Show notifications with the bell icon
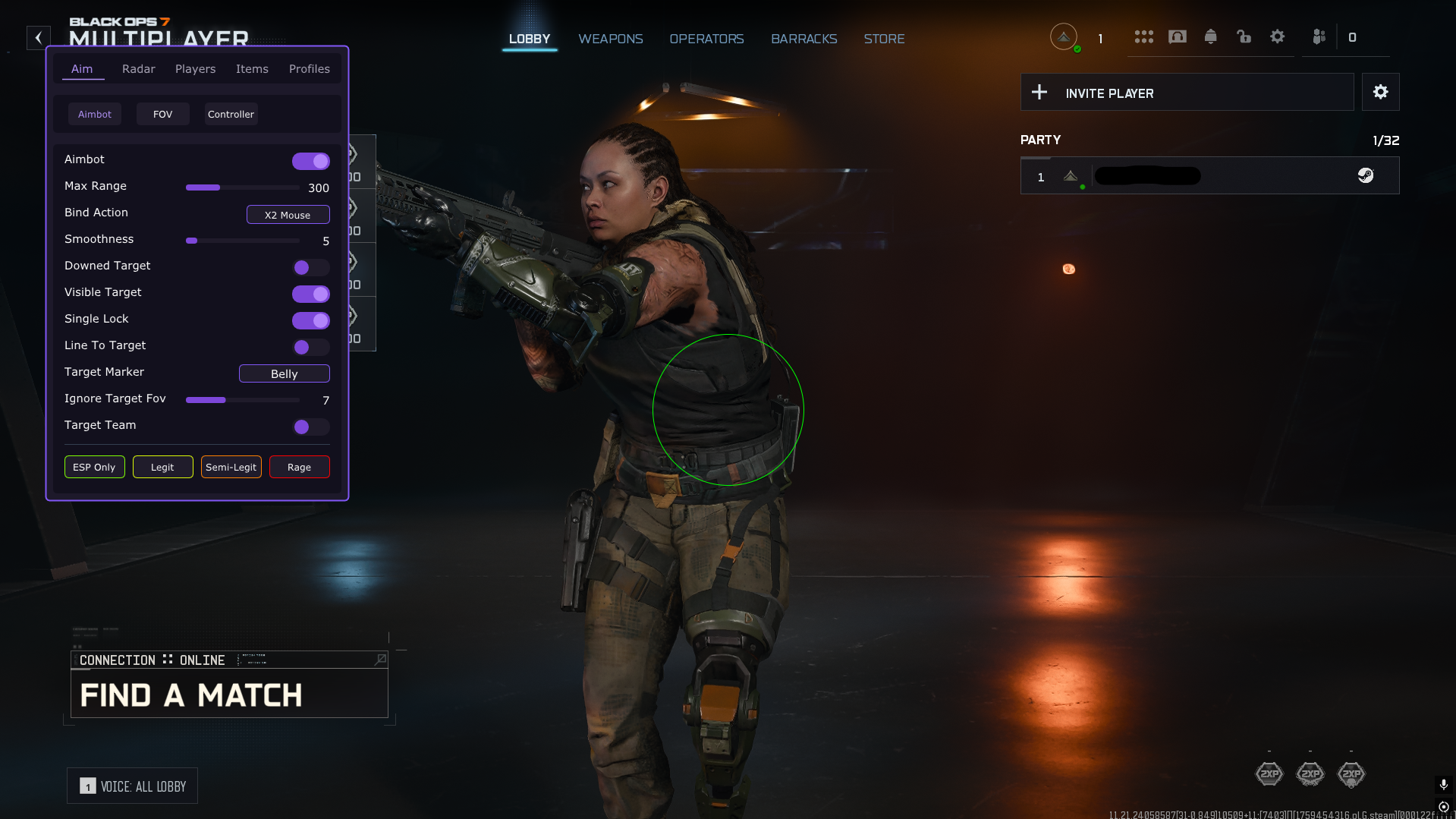Viewport: 1456px width, 819px height. tap(1211, 36)
